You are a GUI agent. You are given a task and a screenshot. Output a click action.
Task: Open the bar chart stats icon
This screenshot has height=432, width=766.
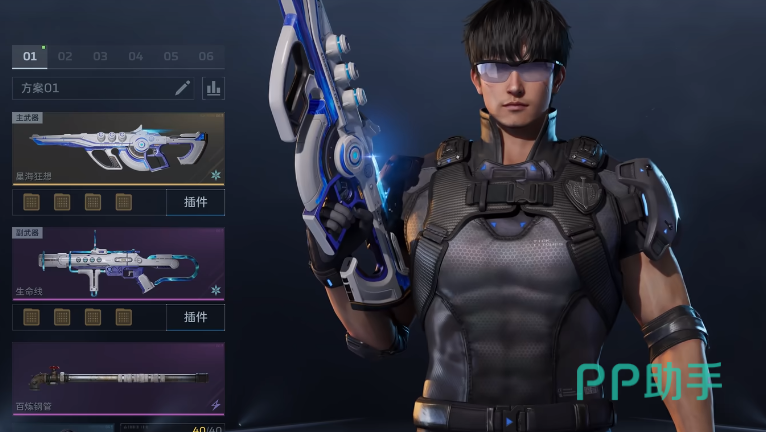[213, 88]
